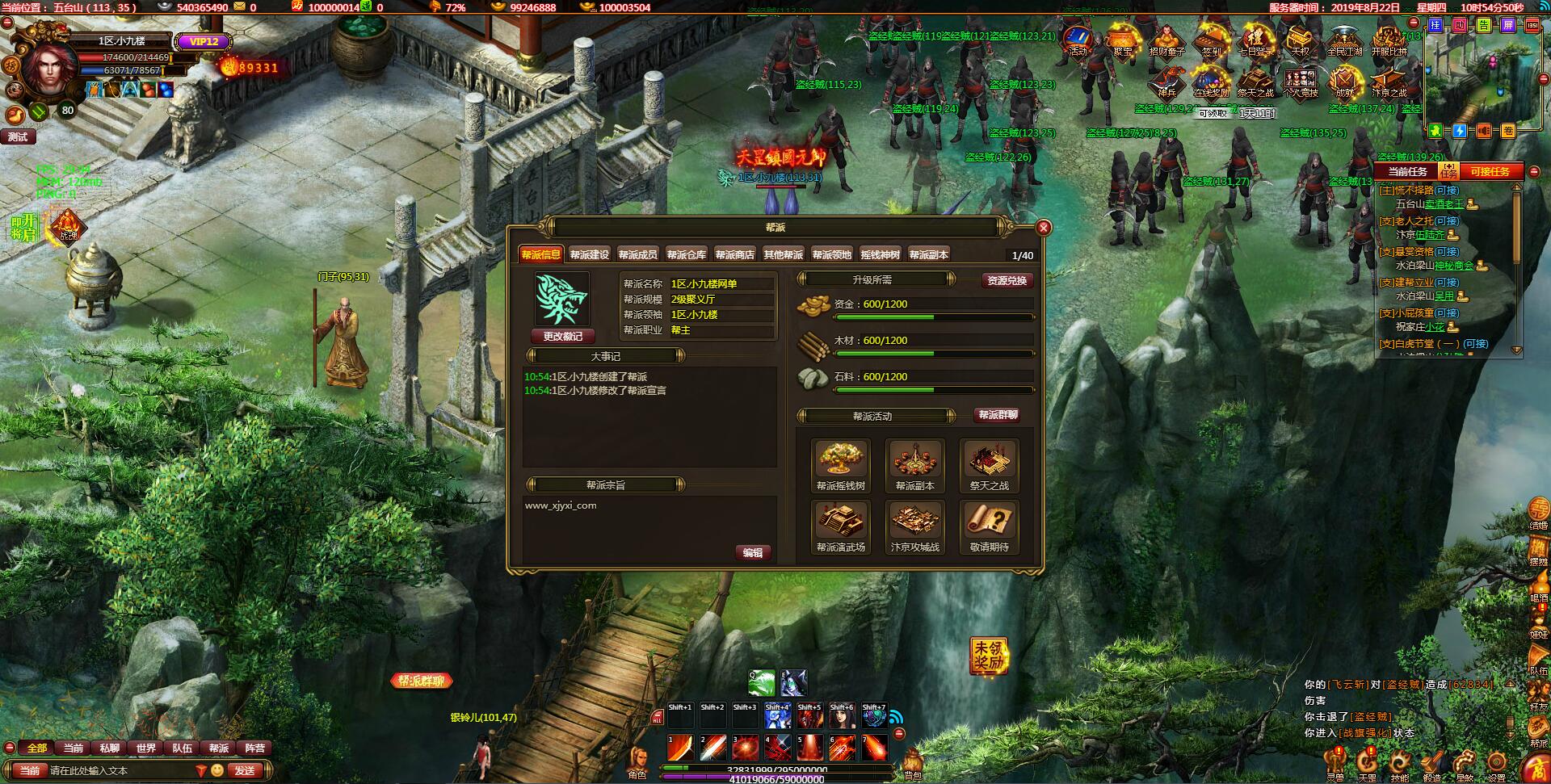1551x784 pixels.
Task: Select the 世界 chat channel tab
Action: [146, 748]
